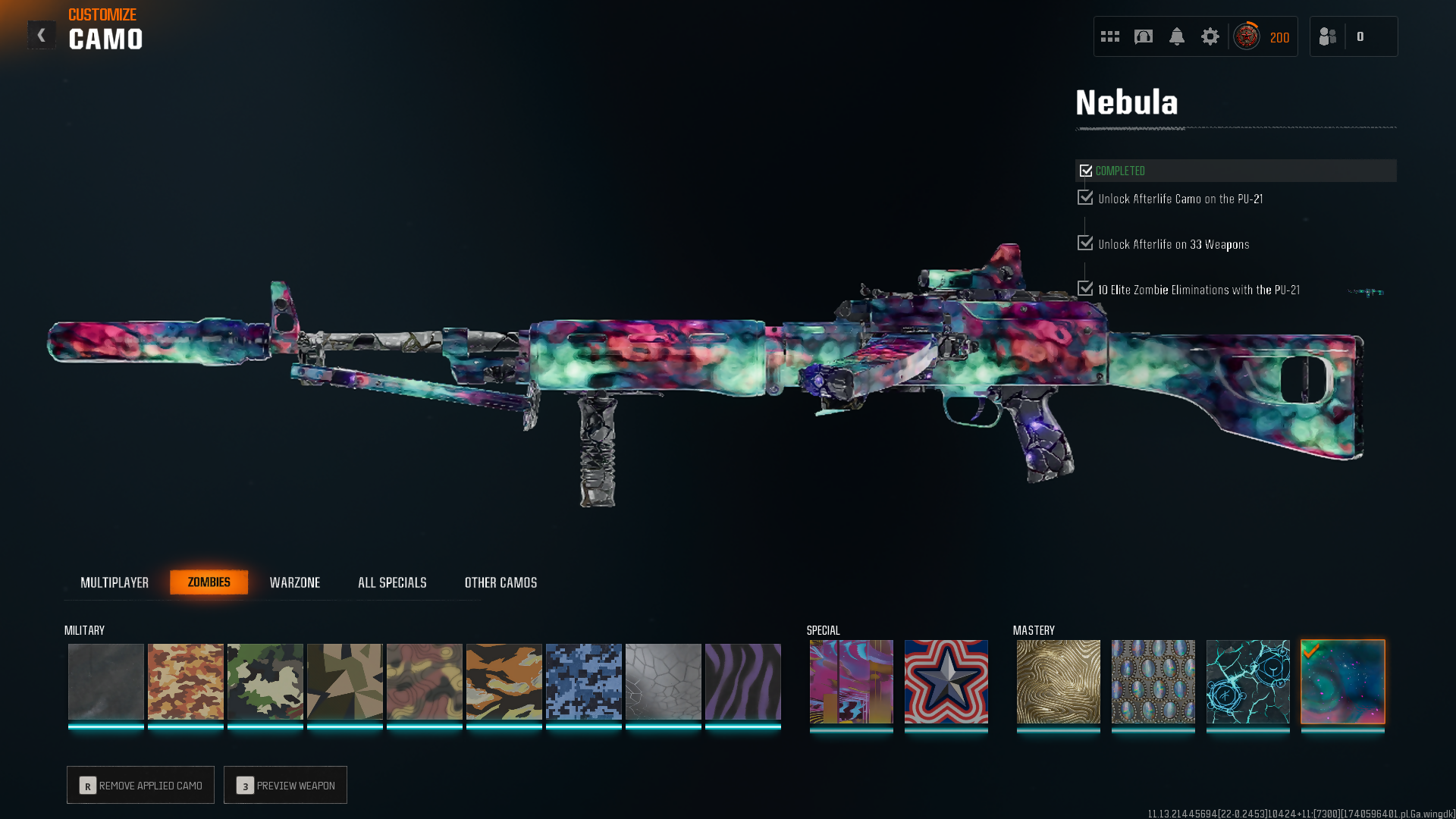
Task: Pick the opal gem-studded mastery camo
Action: click(x=1153, y=681)
